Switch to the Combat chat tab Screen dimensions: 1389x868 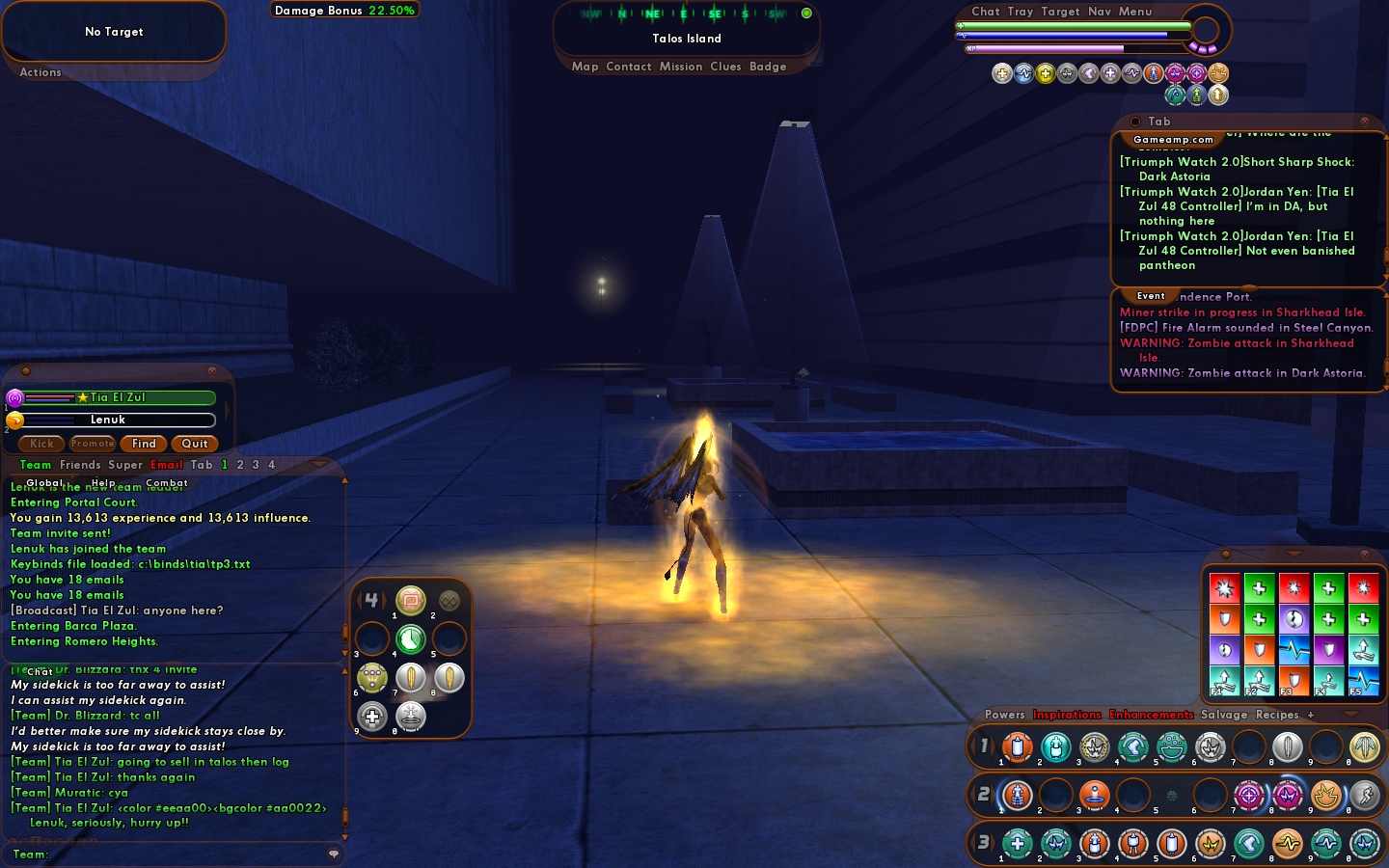click(167, 483)
